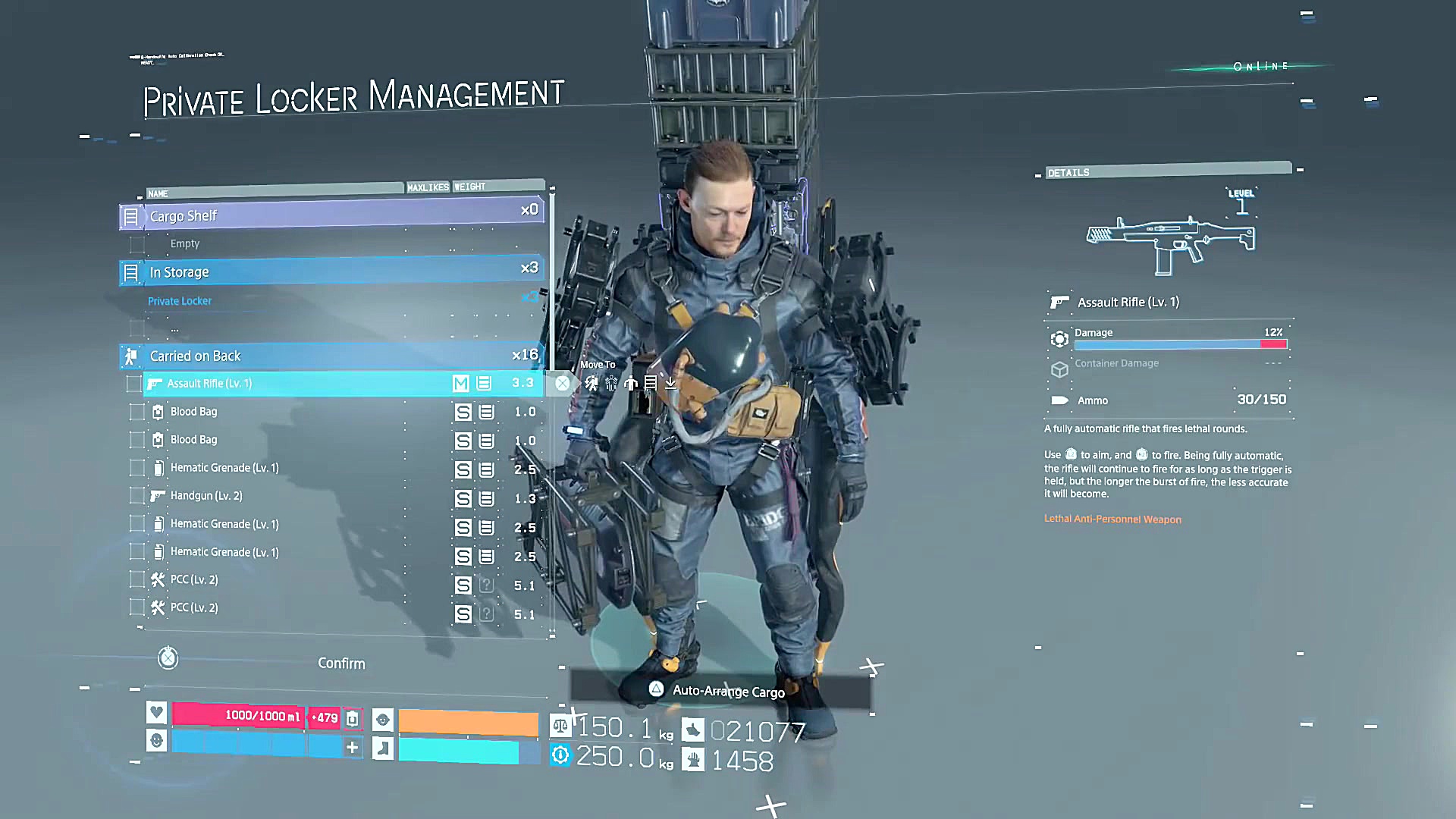Collapse the Carried on Back section
The width and height of the screenshot is (1456, 819).
point(334,356)
